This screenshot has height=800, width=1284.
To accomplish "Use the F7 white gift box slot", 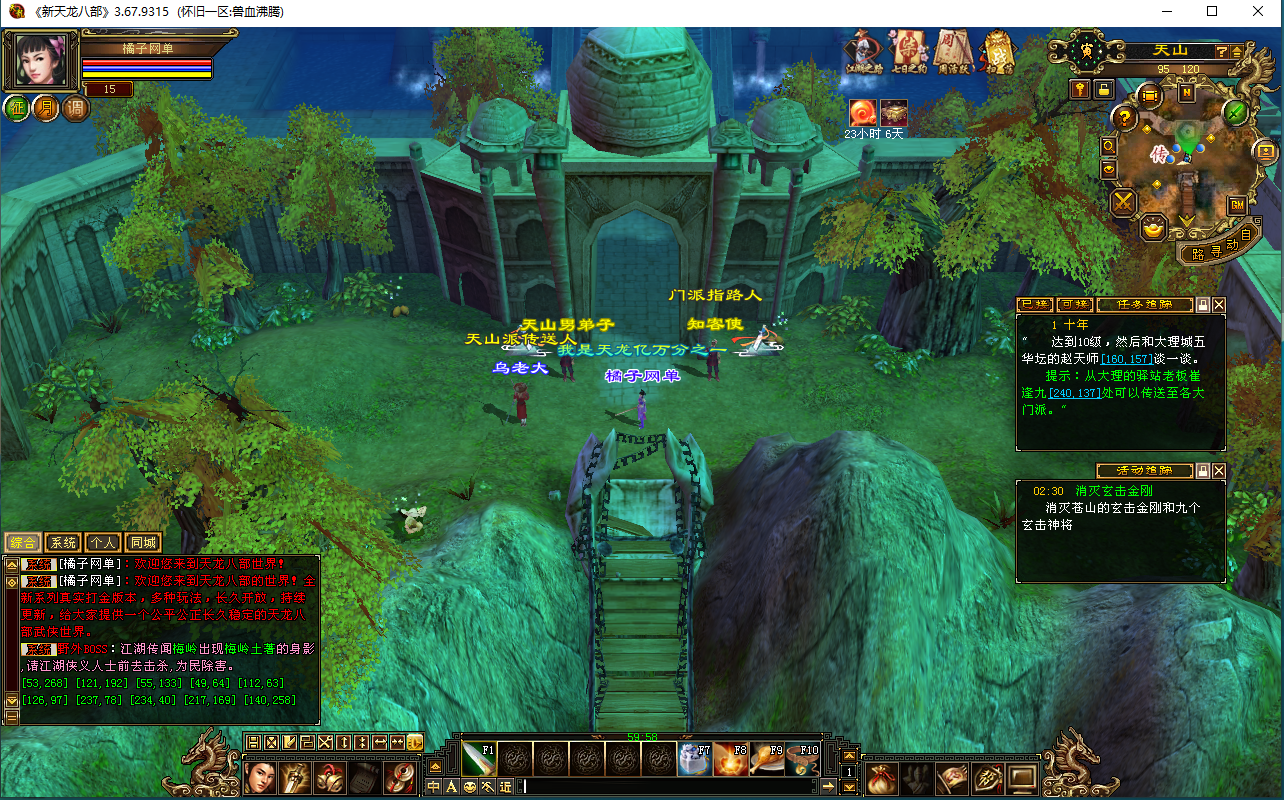I will [694, 760].
